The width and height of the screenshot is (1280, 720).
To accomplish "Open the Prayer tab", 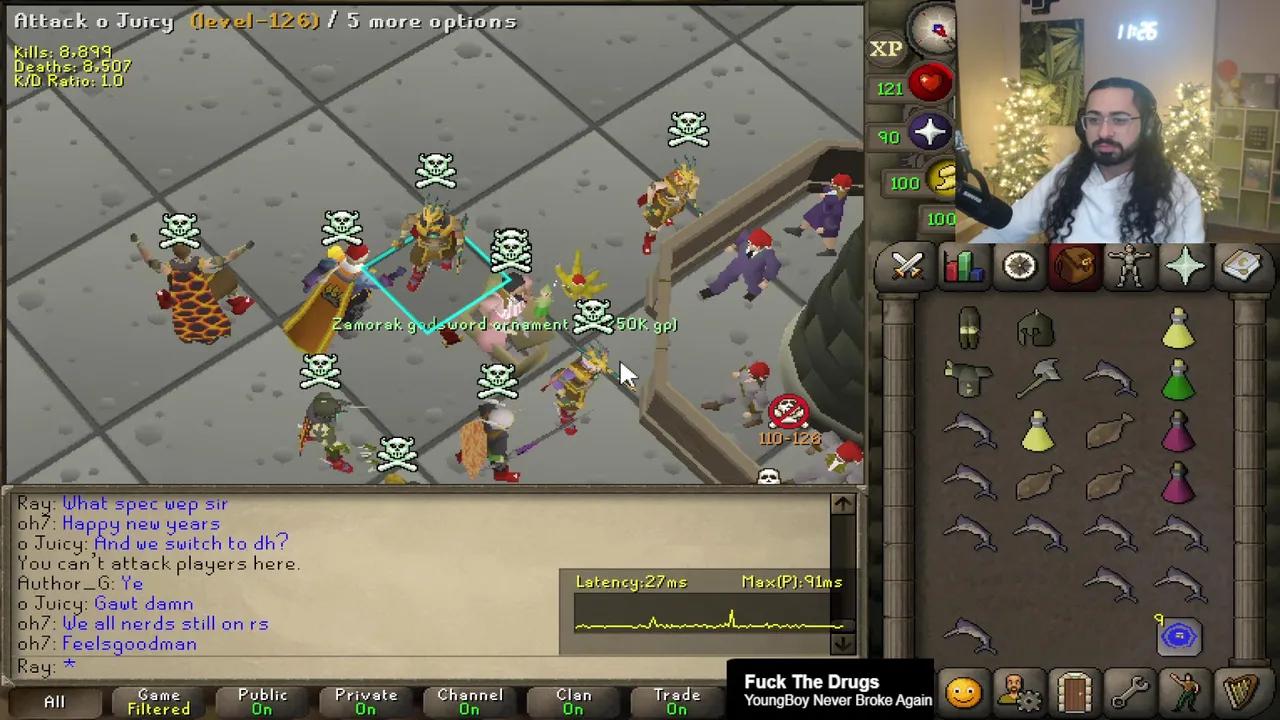I will tap(1186, 265).
